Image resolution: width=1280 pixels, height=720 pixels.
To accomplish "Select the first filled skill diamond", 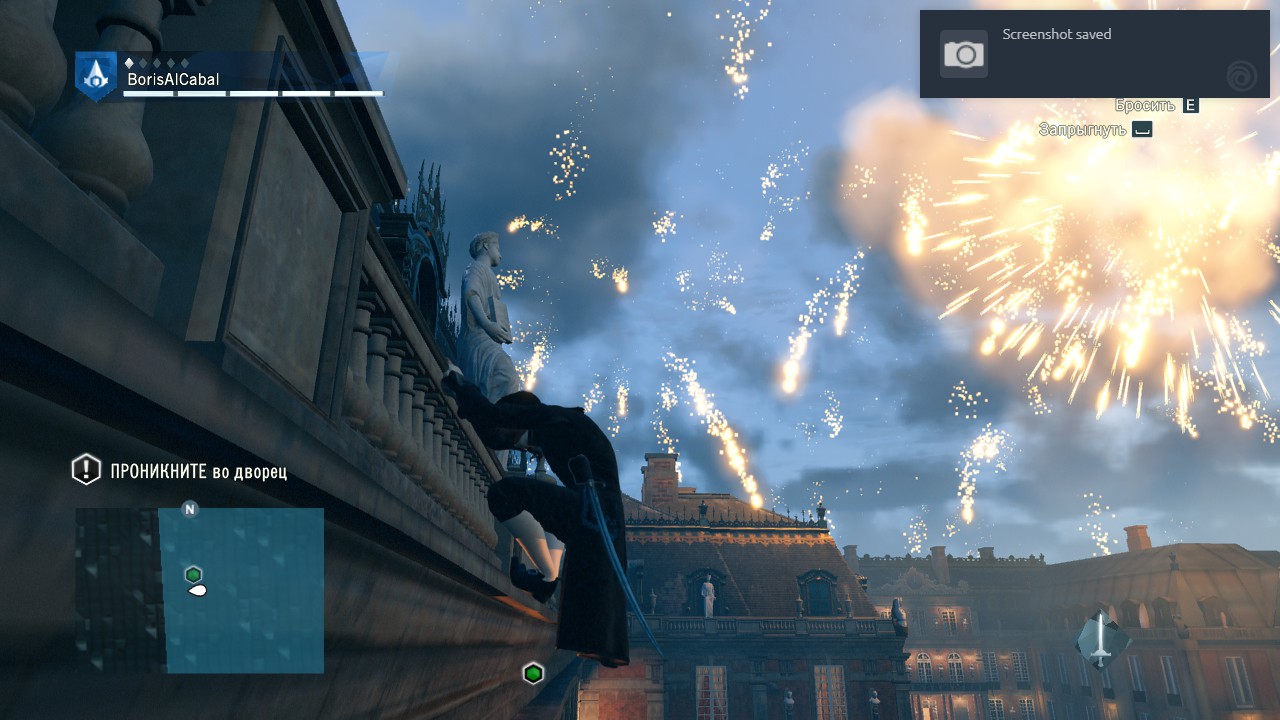I will coord(129,62).
